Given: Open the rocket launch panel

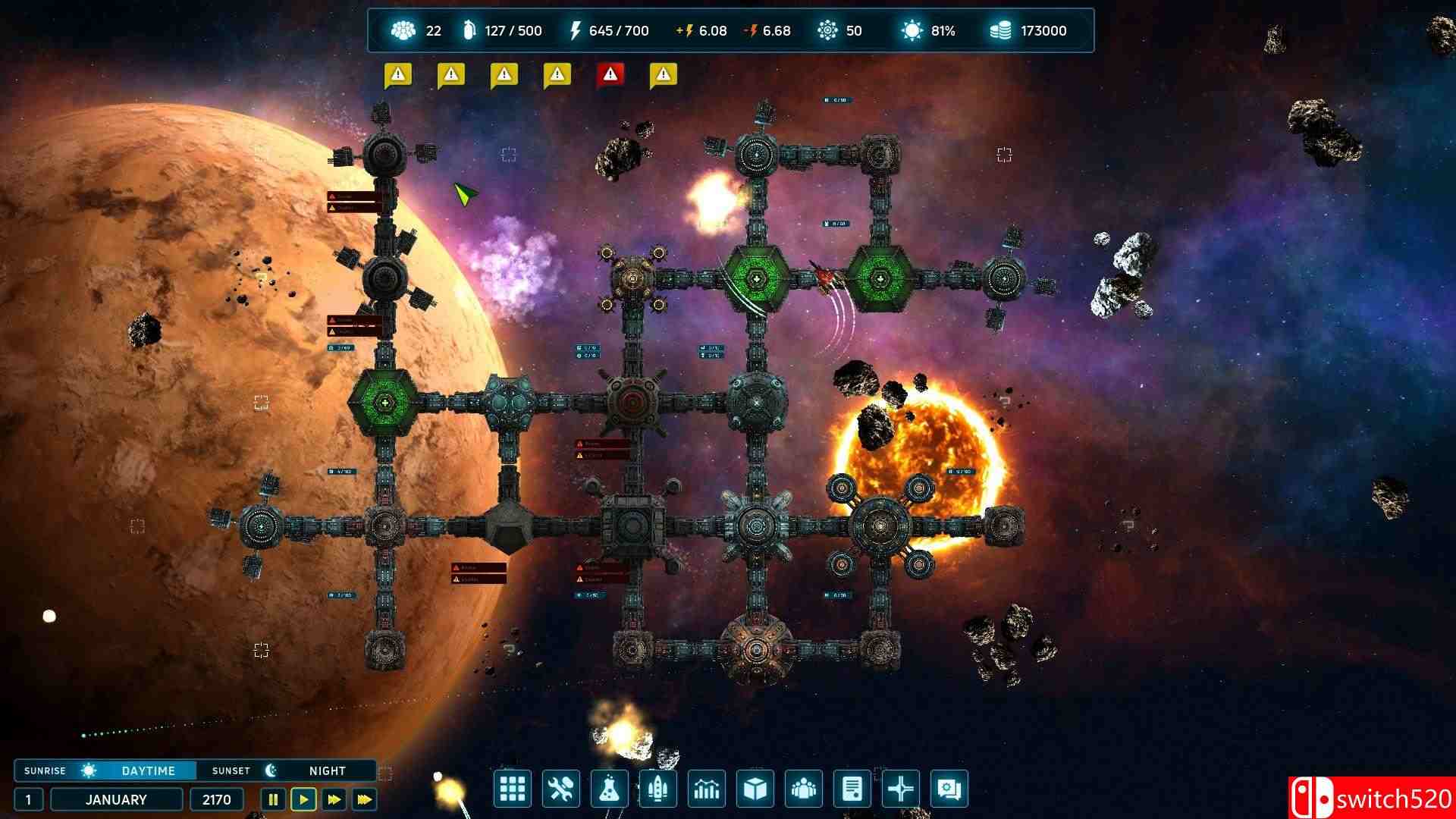Looking at the screenshot, I should point(657,789).
